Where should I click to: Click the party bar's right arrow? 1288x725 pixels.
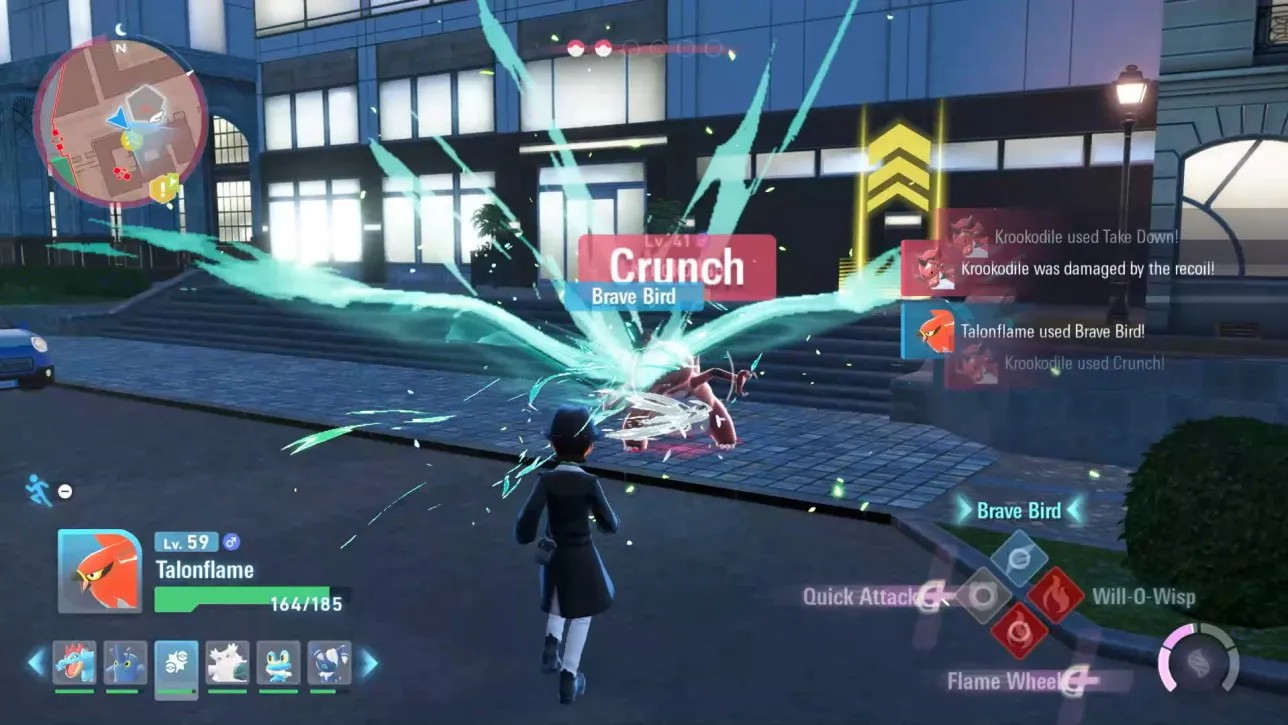coord(368,662)
